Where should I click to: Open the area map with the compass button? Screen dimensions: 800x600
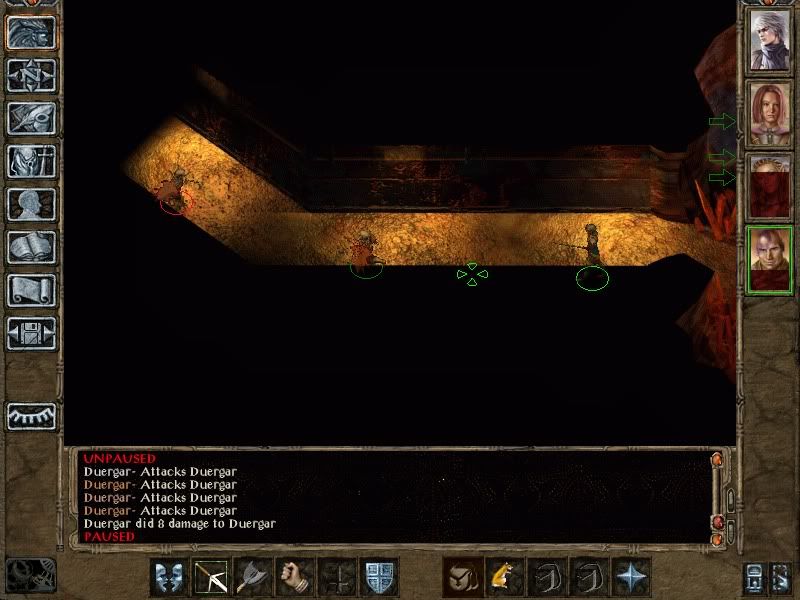[x=31, y=76]
